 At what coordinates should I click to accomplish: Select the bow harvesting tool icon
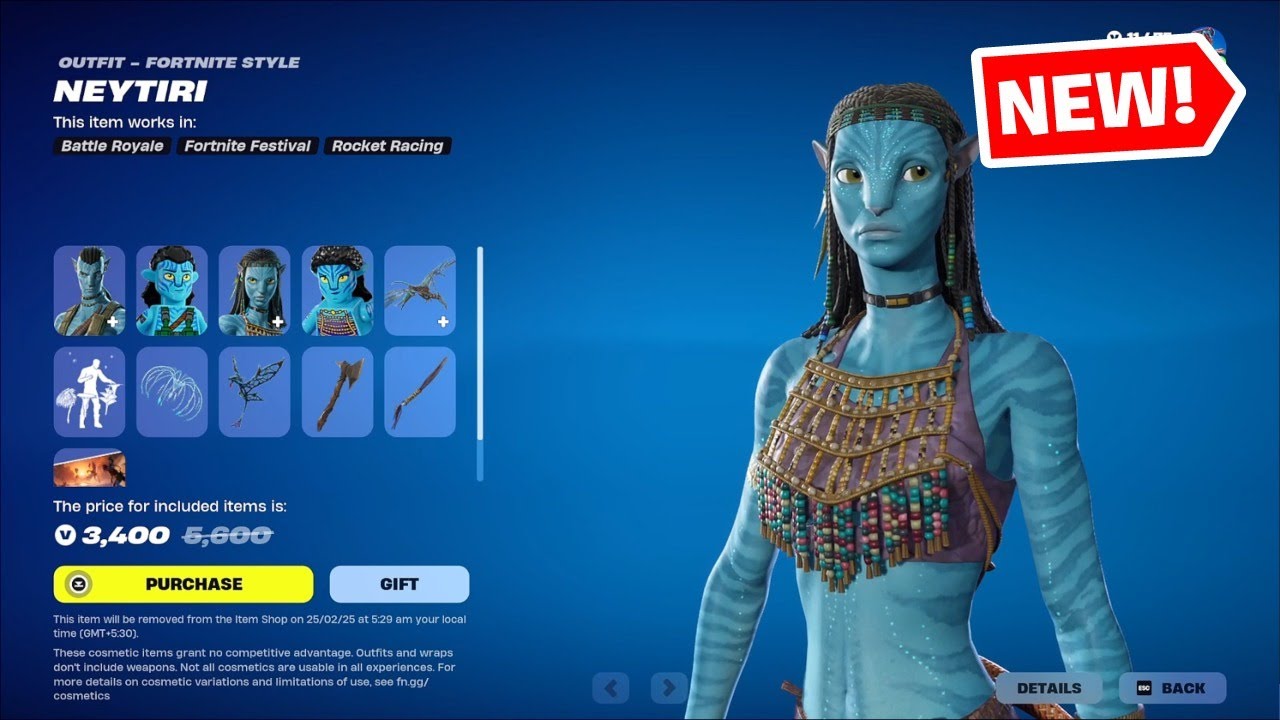tap(420, 391)
